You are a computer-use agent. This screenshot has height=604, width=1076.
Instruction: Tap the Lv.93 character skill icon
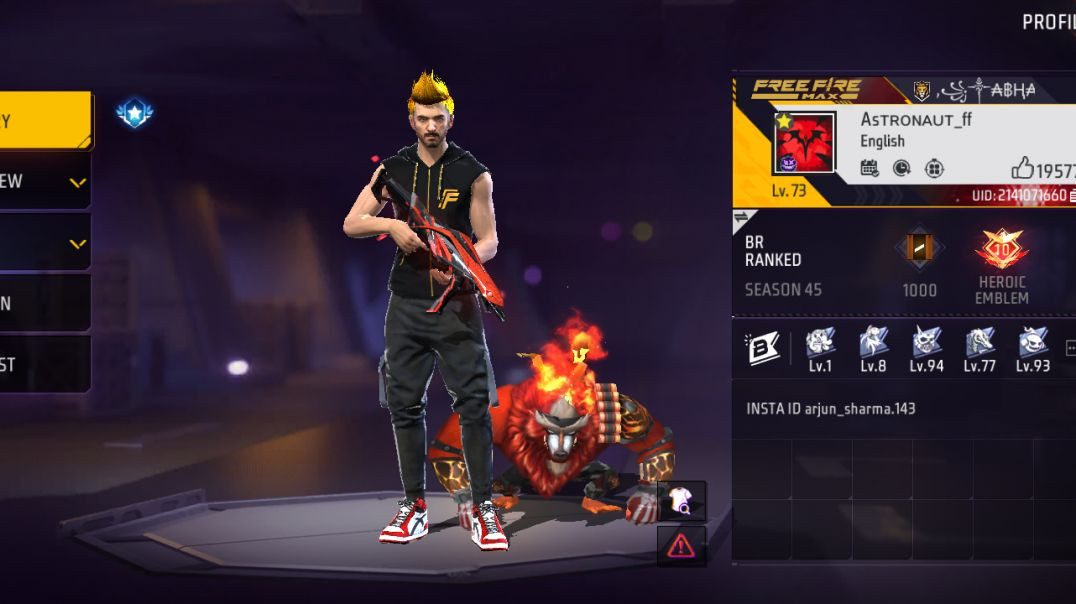pyautogui.click(x=1033, y=343)
